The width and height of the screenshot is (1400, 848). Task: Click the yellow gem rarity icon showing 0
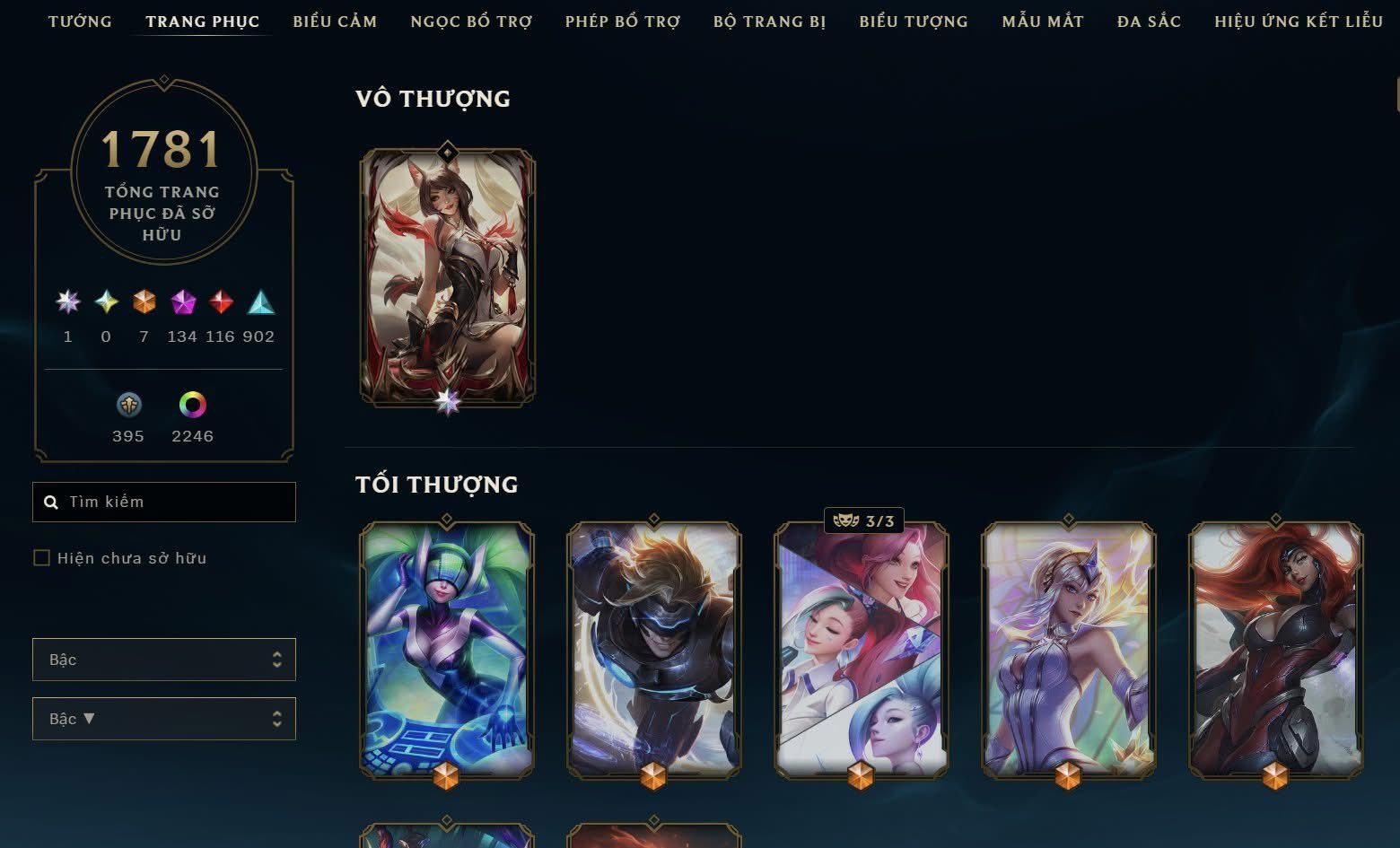pos(105,303)
